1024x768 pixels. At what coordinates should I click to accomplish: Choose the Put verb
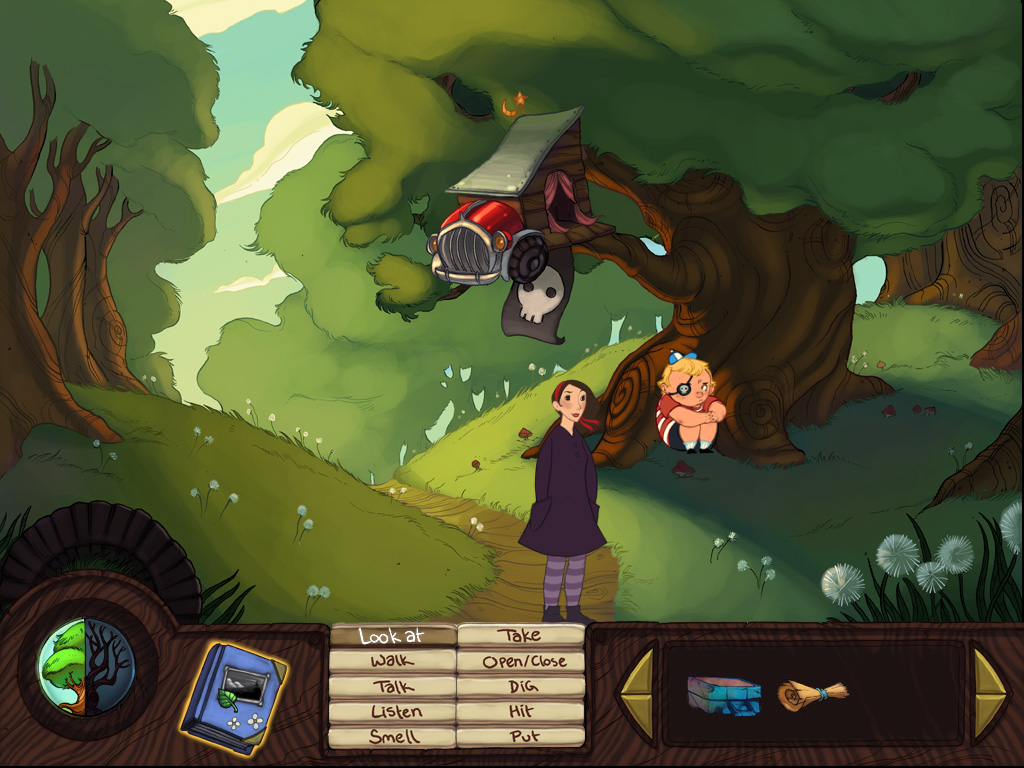520,737
